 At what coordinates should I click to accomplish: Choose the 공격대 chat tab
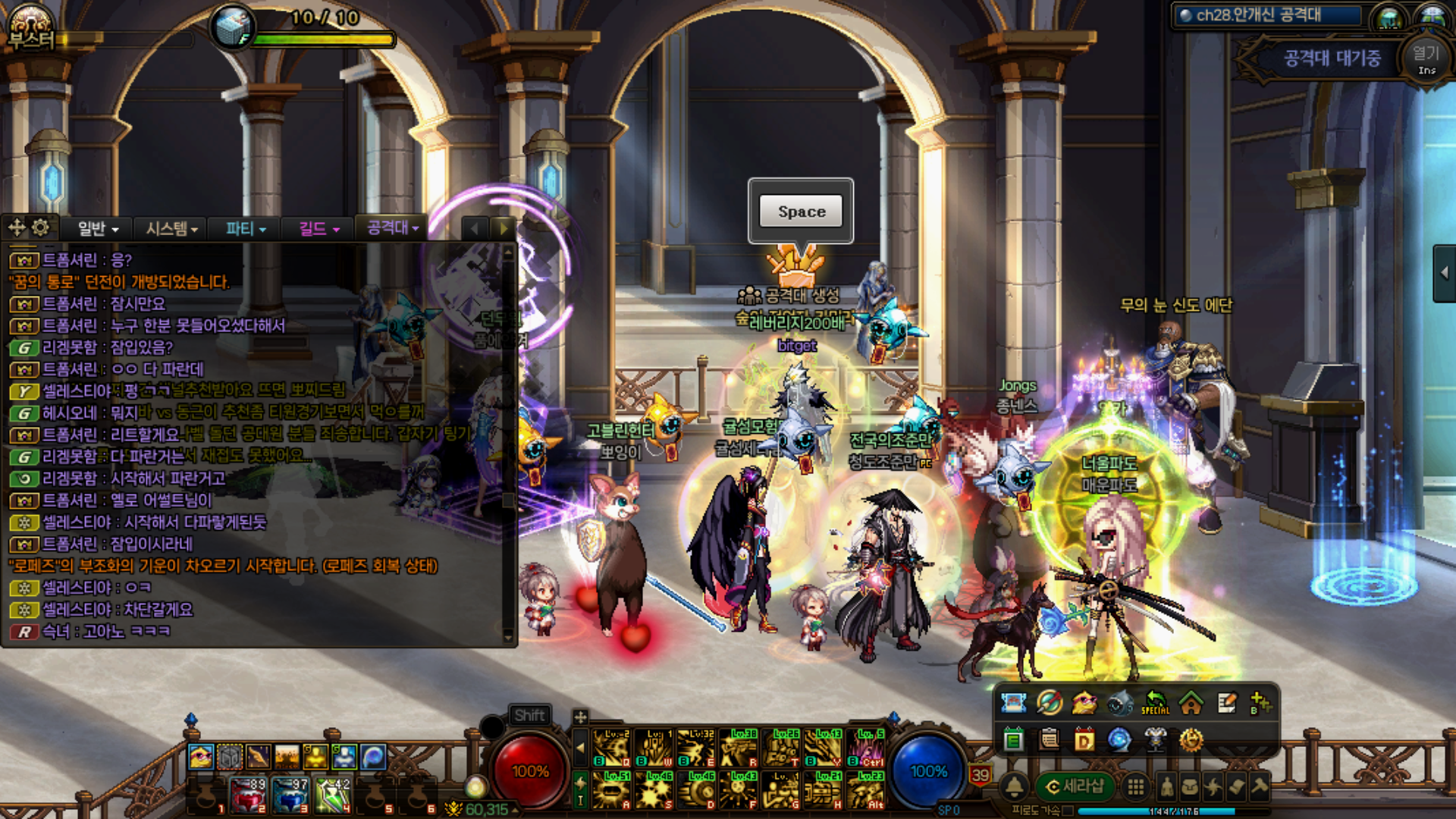392,227
